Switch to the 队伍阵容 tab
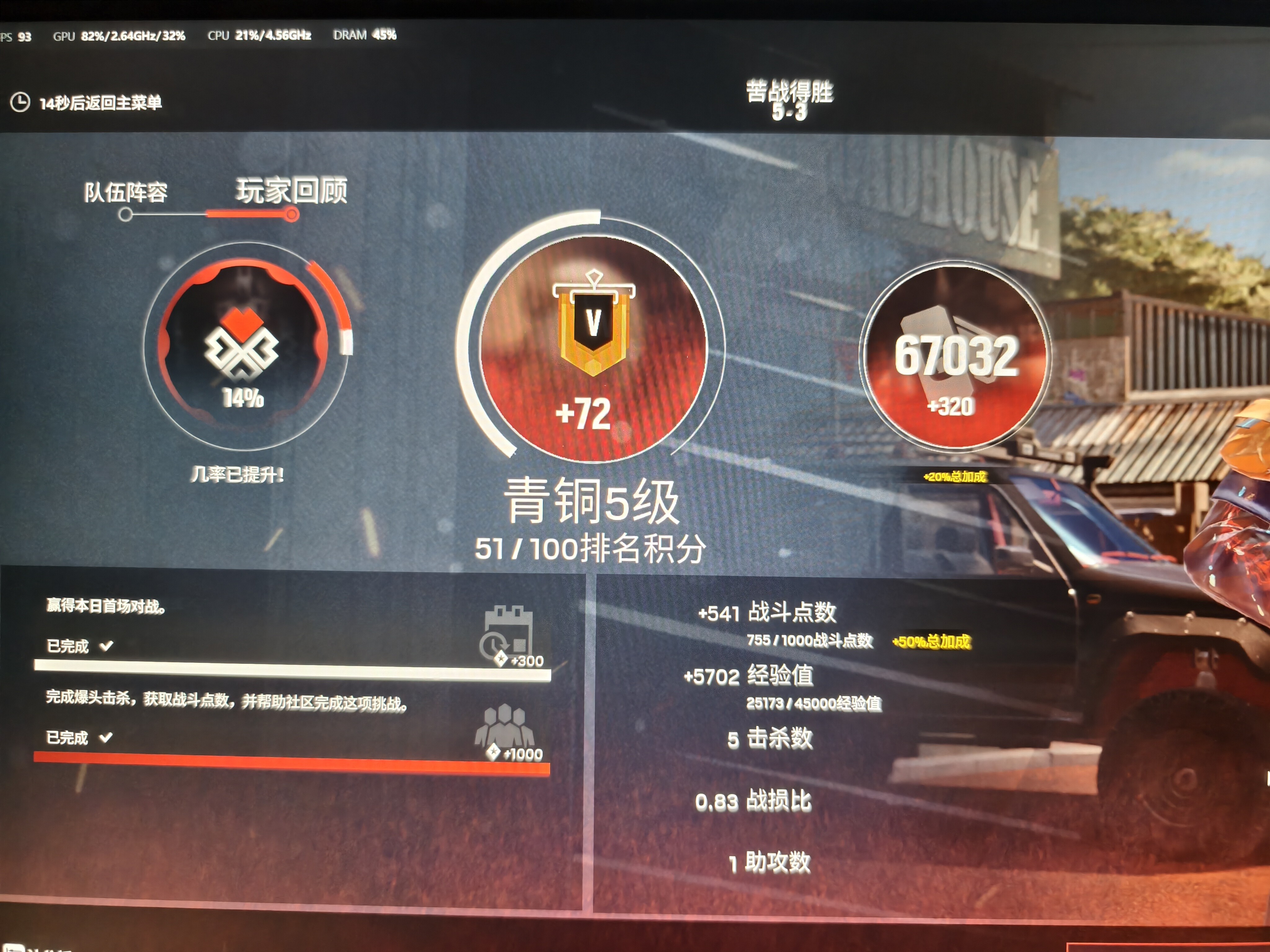Screen dimensions: 1270x952 [x=126, y=193]
